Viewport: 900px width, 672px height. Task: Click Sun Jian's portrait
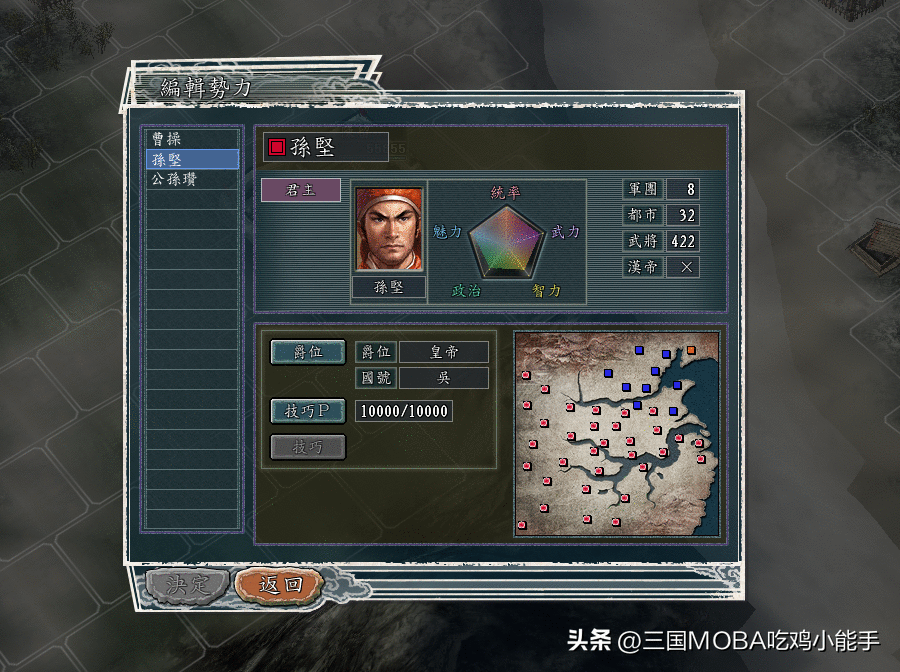coord(389,229)
